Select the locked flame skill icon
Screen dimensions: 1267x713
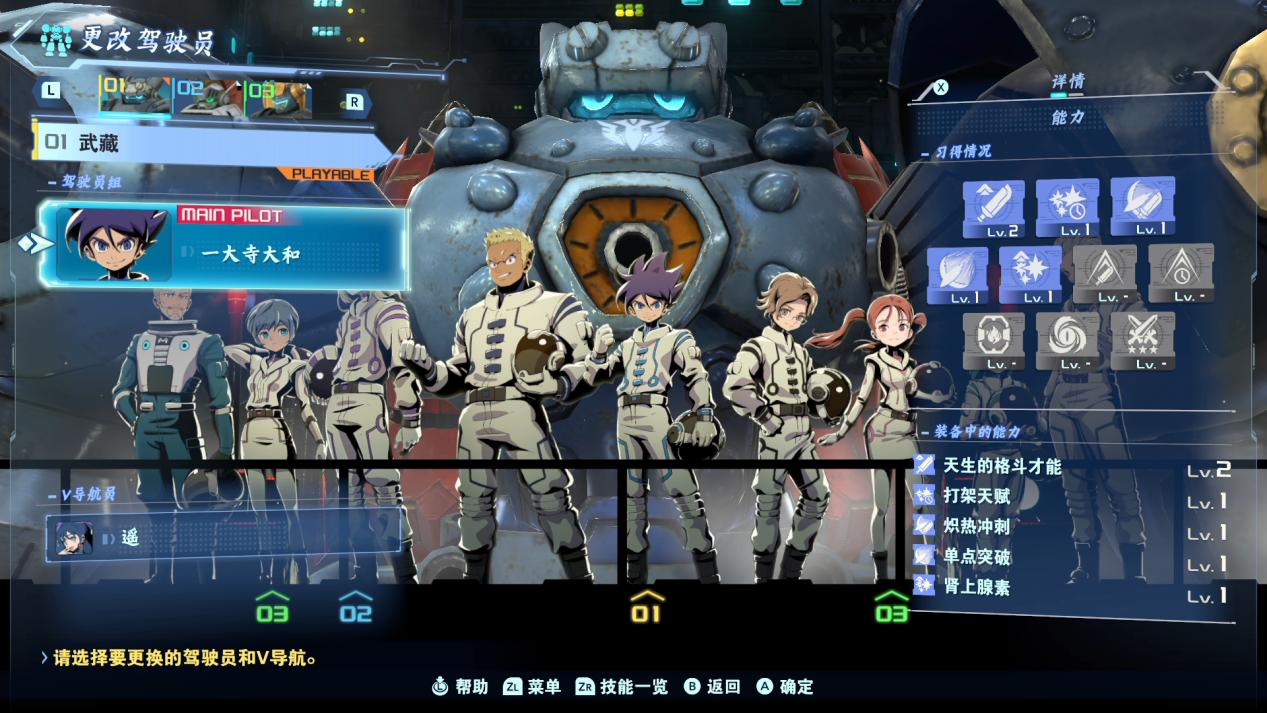click(x=993, y=340)
